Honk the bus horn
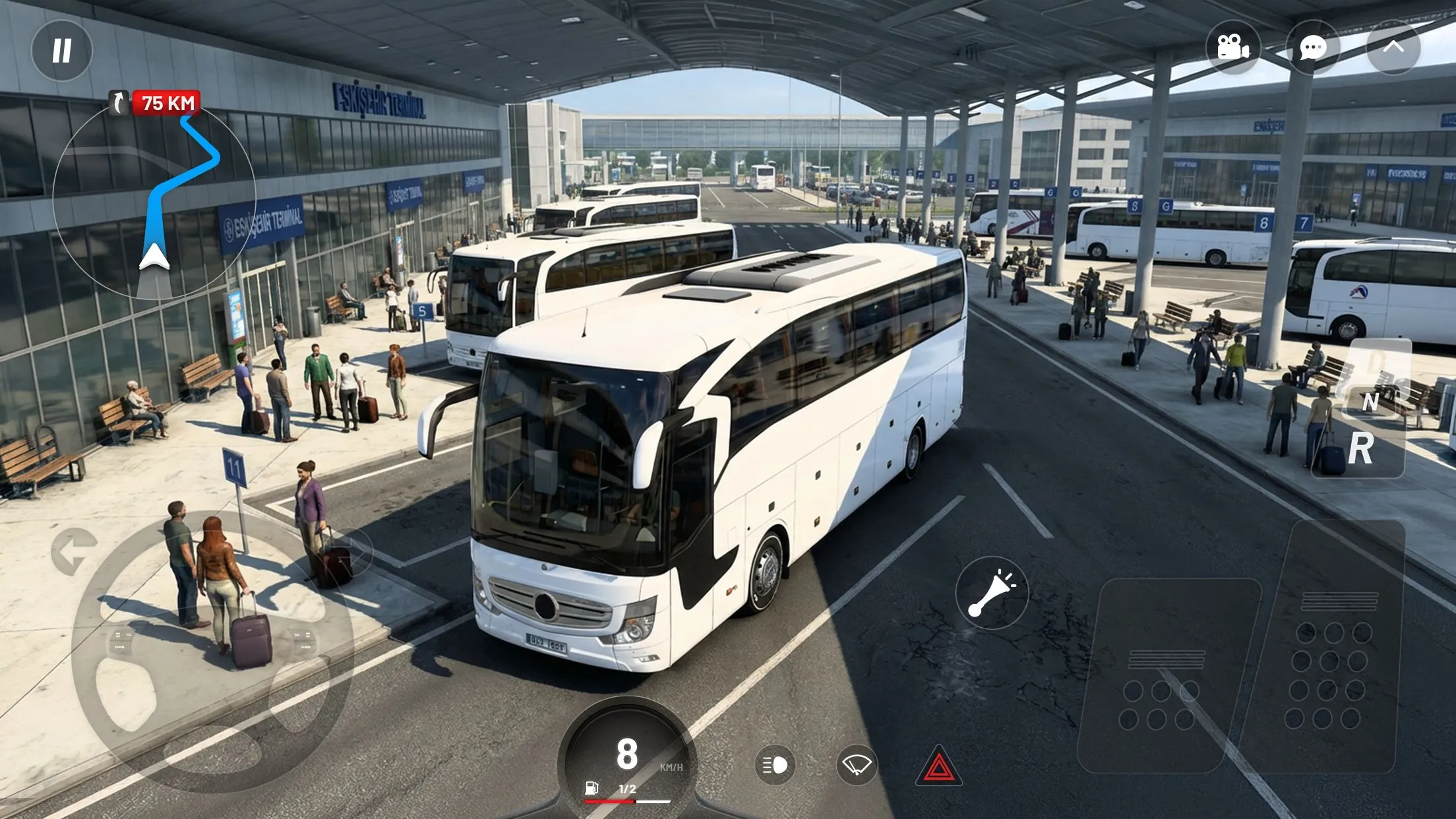This screenshot has width=1456, height=819. (990, 591)
